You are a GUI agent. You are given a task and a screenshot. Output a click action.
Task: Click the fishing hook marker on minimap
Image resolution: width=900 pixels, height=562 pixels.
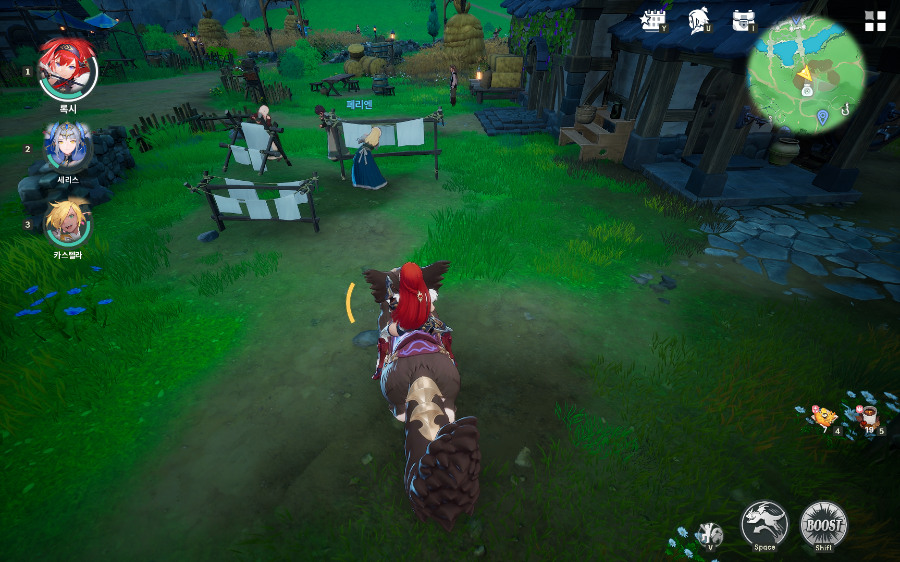[845, 111]
